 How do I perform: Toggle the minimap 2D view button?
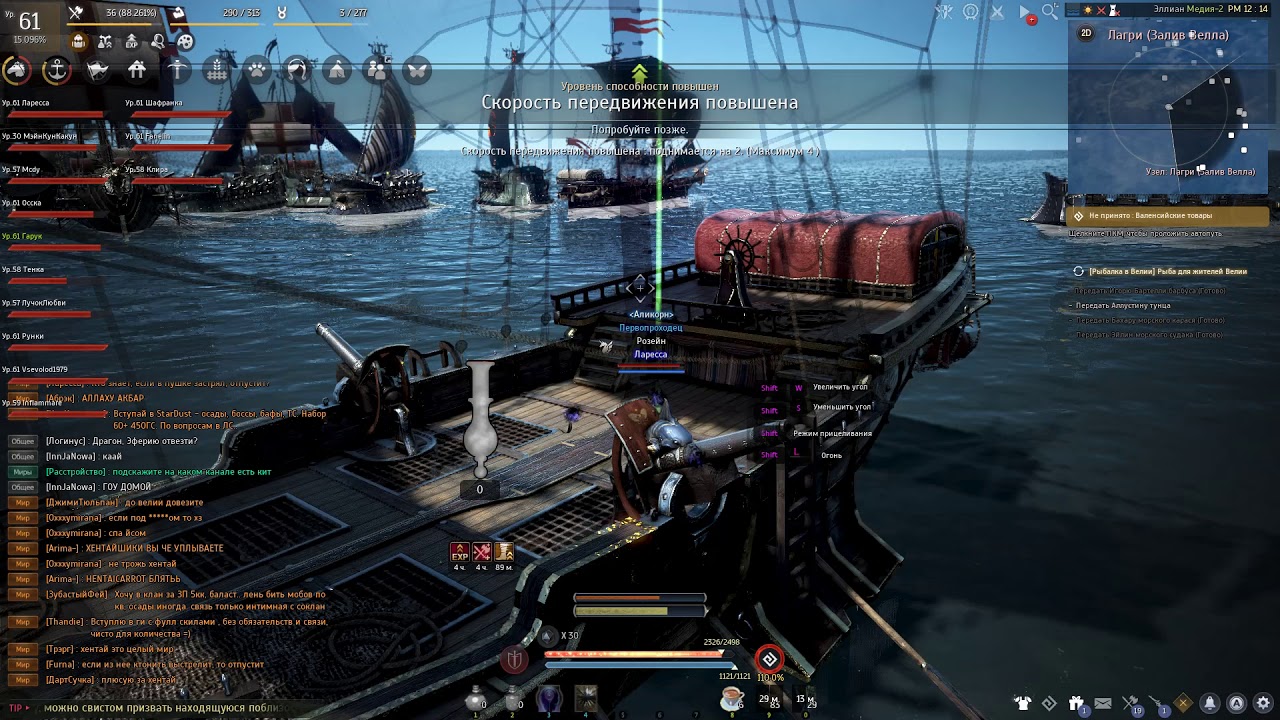click(1086, 33)
